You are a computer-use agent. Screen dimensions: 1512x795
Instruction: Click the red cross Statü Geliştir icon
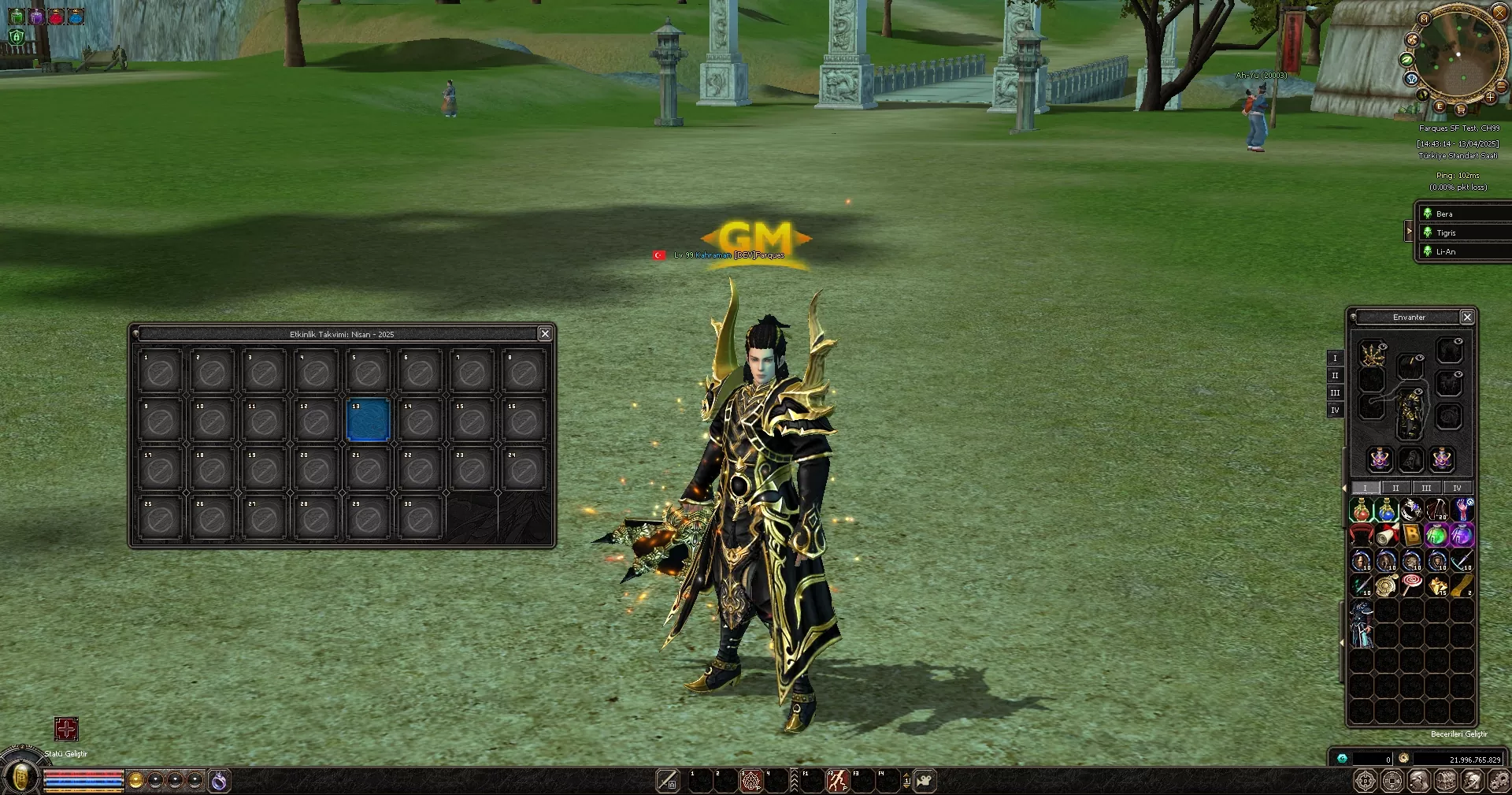point(67,730)
